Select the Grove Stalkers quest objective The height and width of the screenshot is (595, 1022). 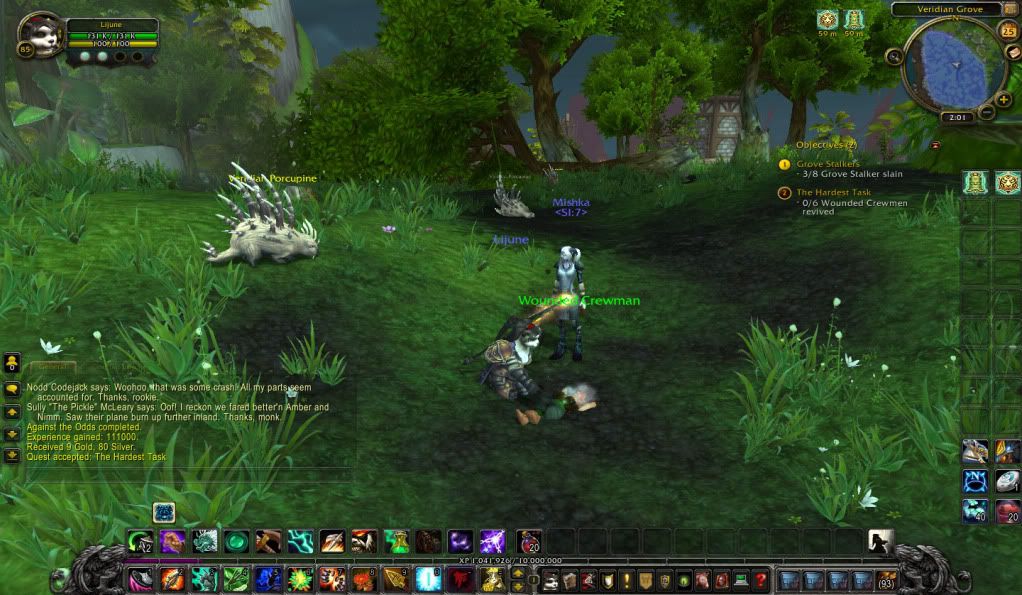click(827, 164)
